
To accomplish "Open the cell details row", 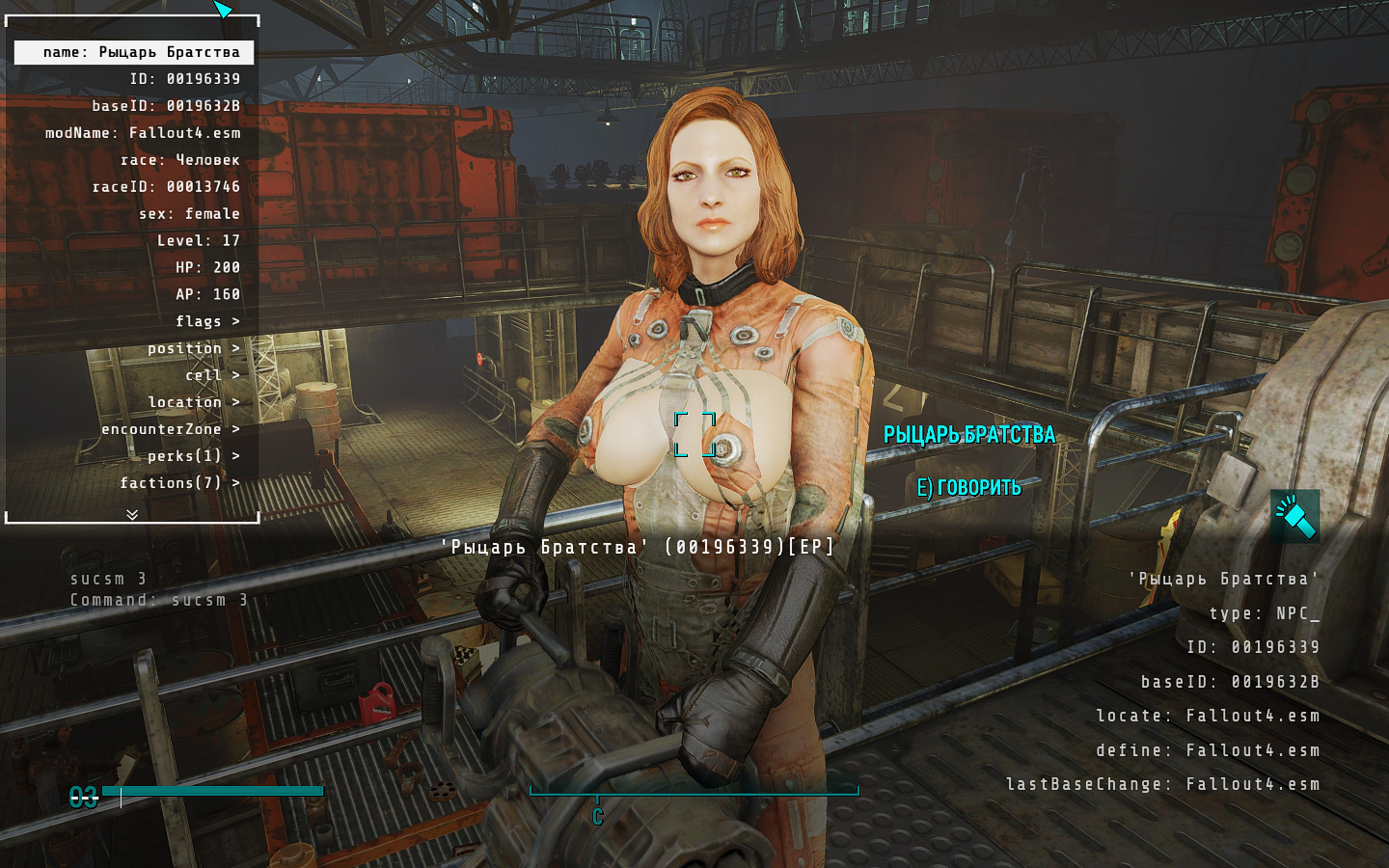I will [211, 375].
